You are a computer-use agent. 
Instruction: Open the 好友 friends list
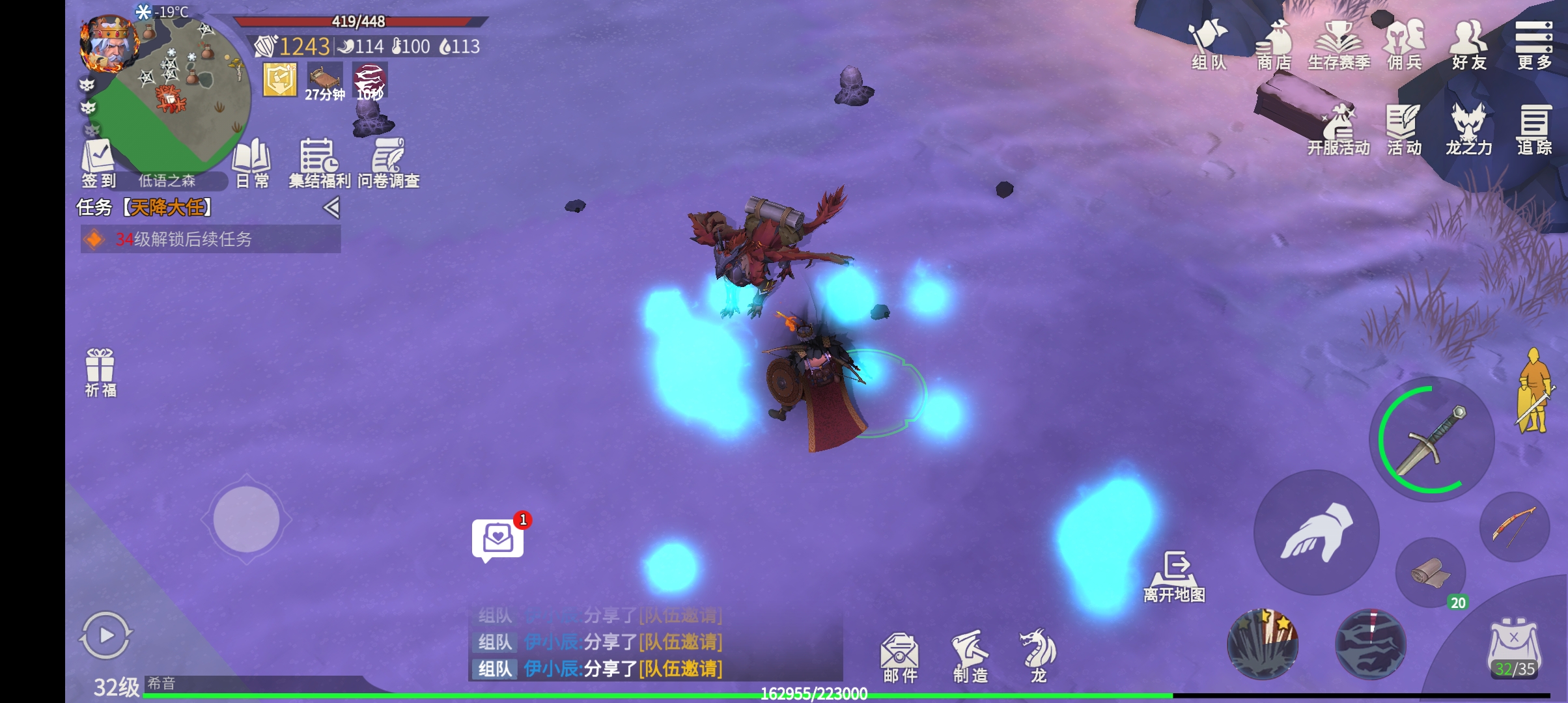pos(1469,44)
